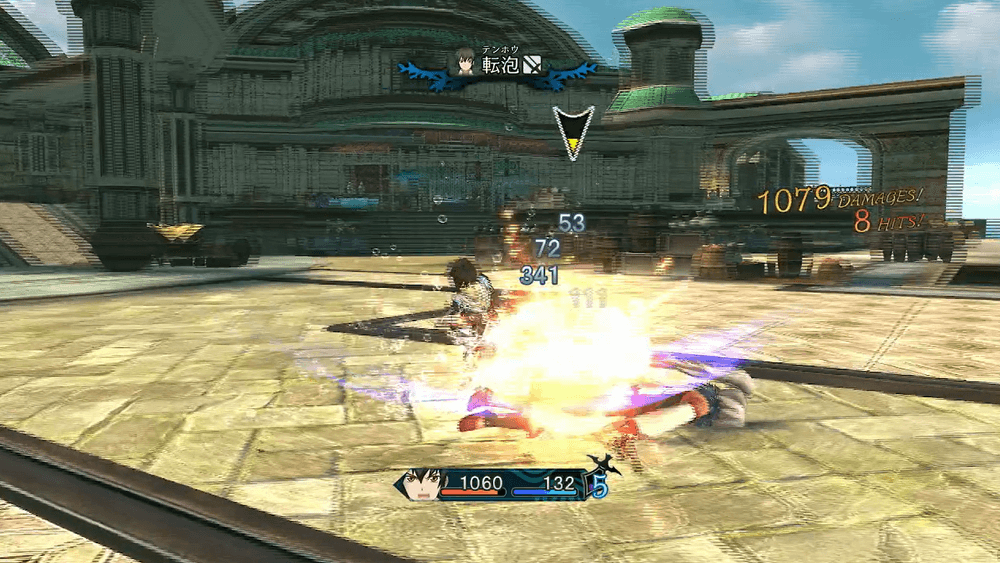Click the black target cursor arrow

tap(573, 132)
